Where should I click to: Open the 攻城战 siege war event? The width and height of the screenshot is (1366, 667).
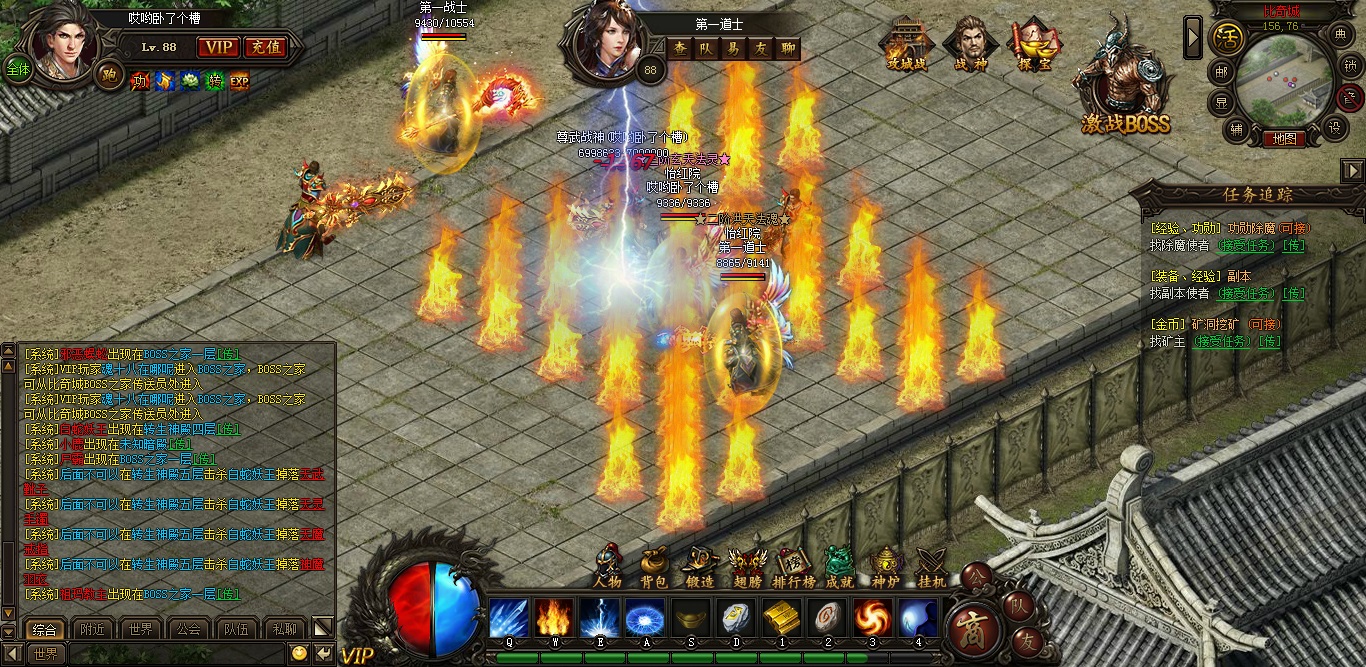(907, 46)
